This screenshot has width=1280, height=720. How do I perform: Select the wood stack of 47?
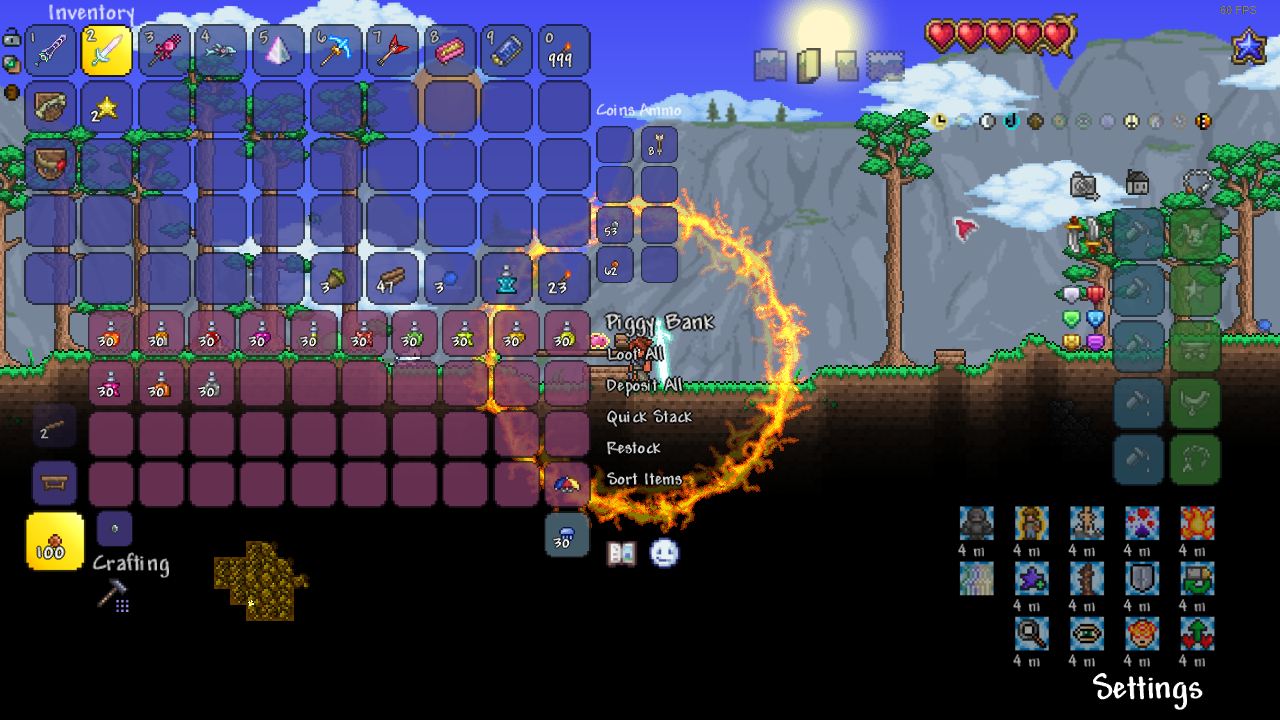(392, 279)
